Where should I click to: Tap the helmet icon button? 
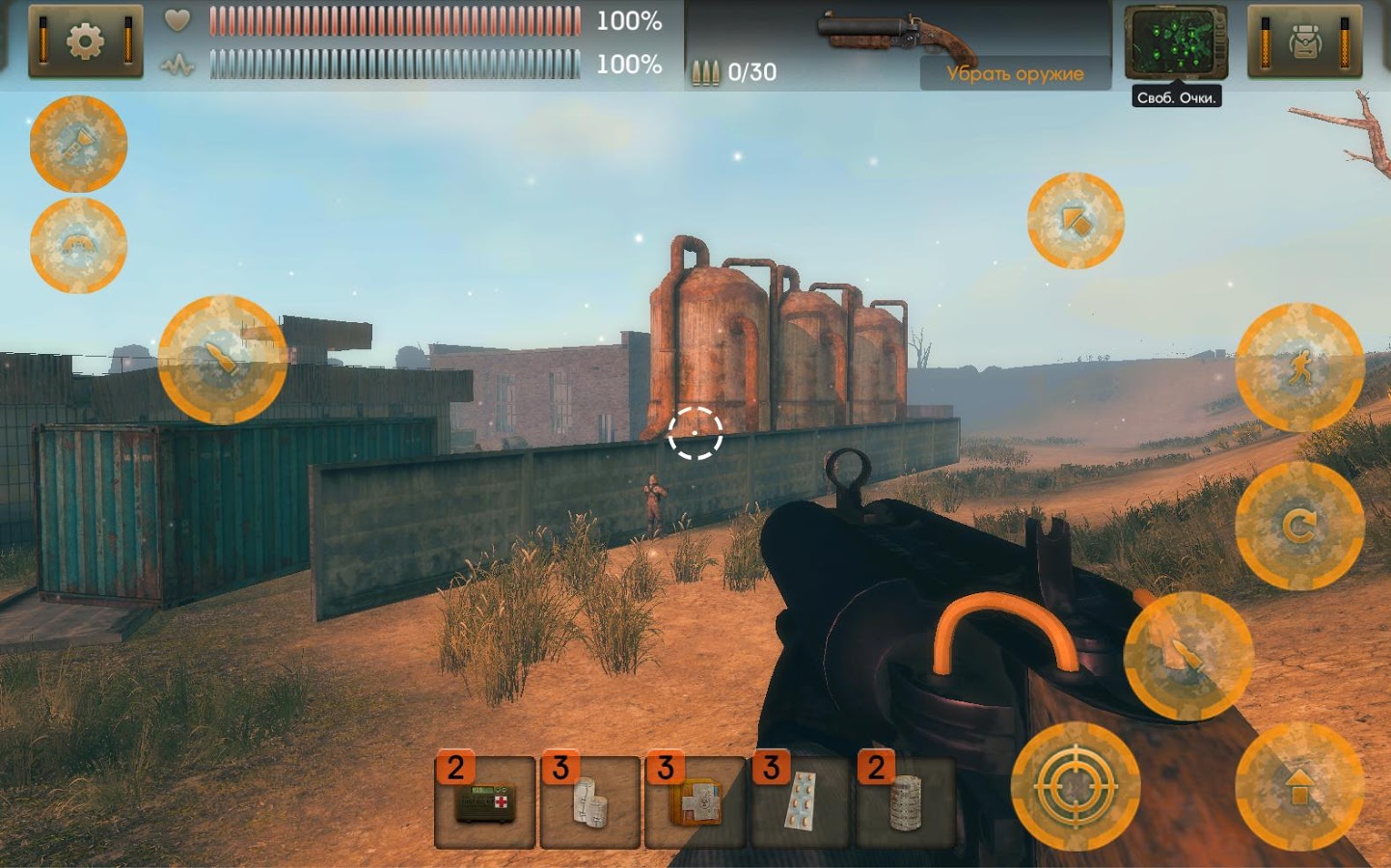click(x=78, y=245)
